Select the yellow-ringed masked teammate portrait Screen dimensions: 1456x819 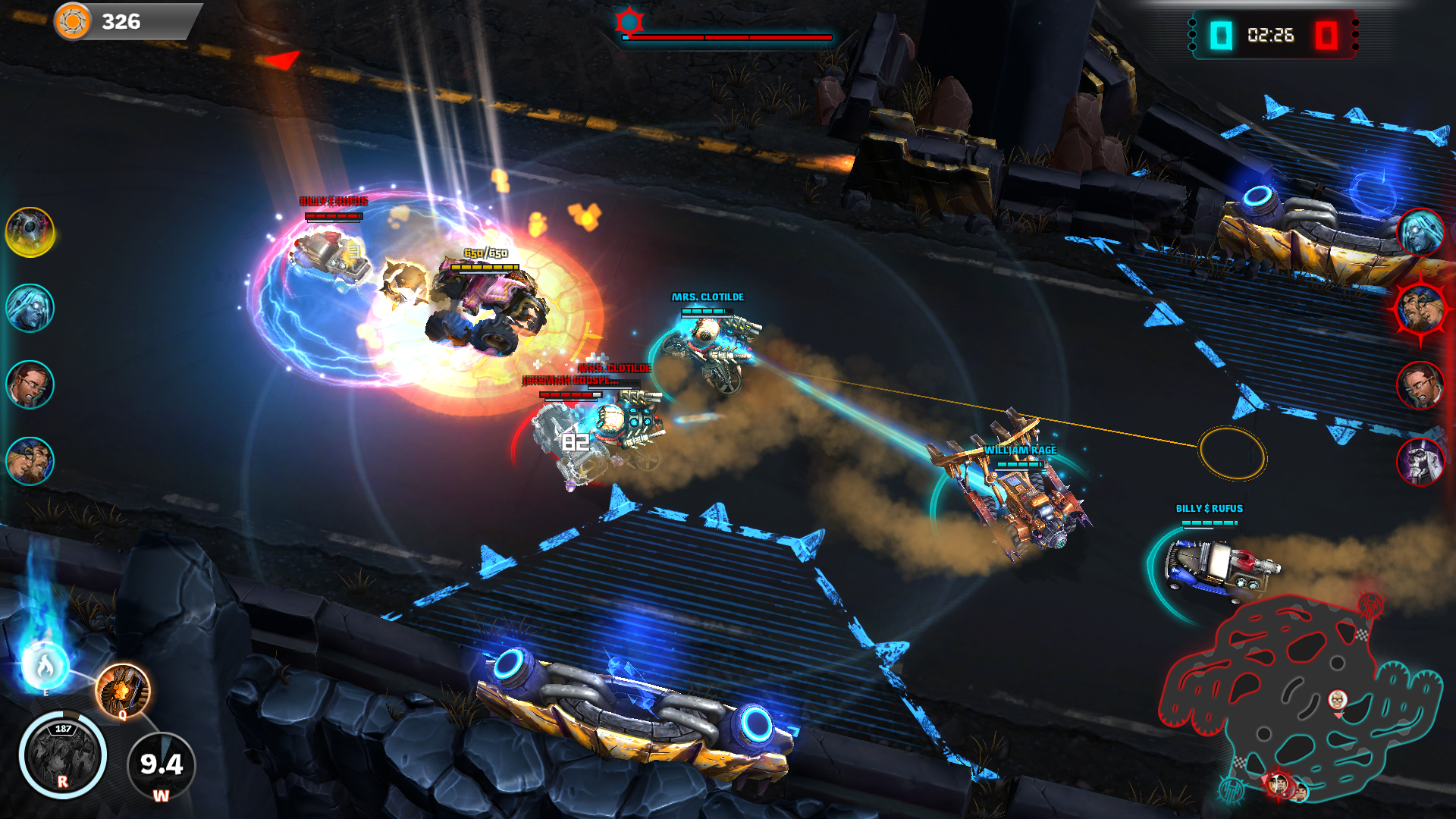30,232
